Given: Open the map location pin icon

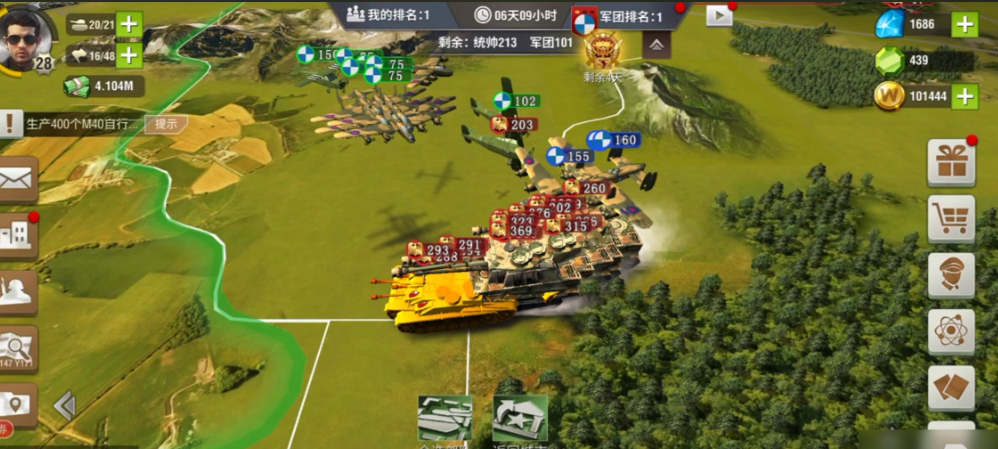Looking at the screenshot, I should [x=18, y=404].
